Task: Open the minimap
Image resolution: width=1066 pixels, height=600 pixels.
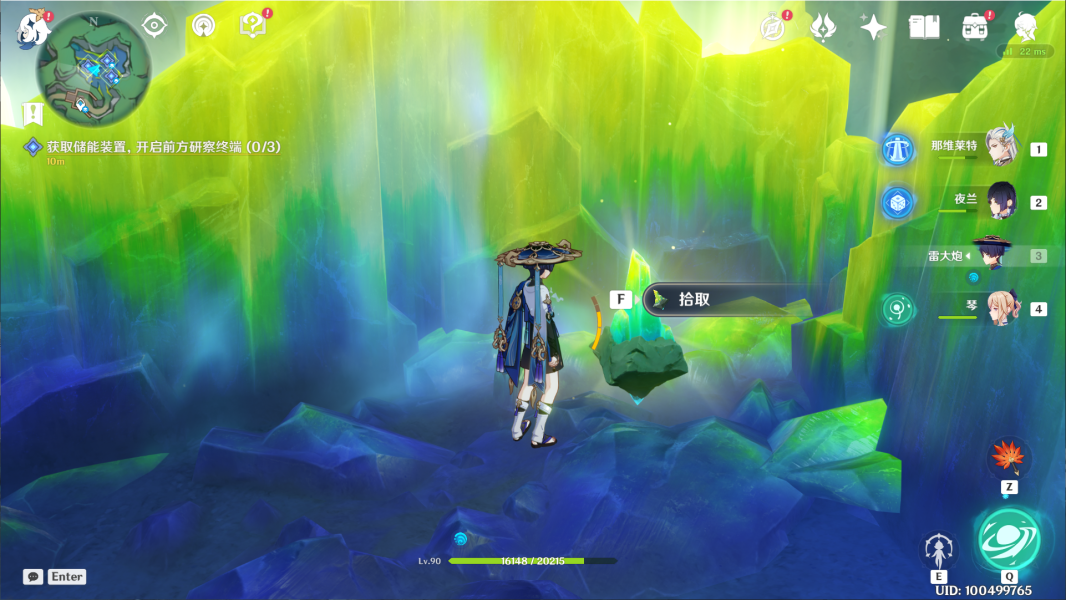Action: click(93, 67)
